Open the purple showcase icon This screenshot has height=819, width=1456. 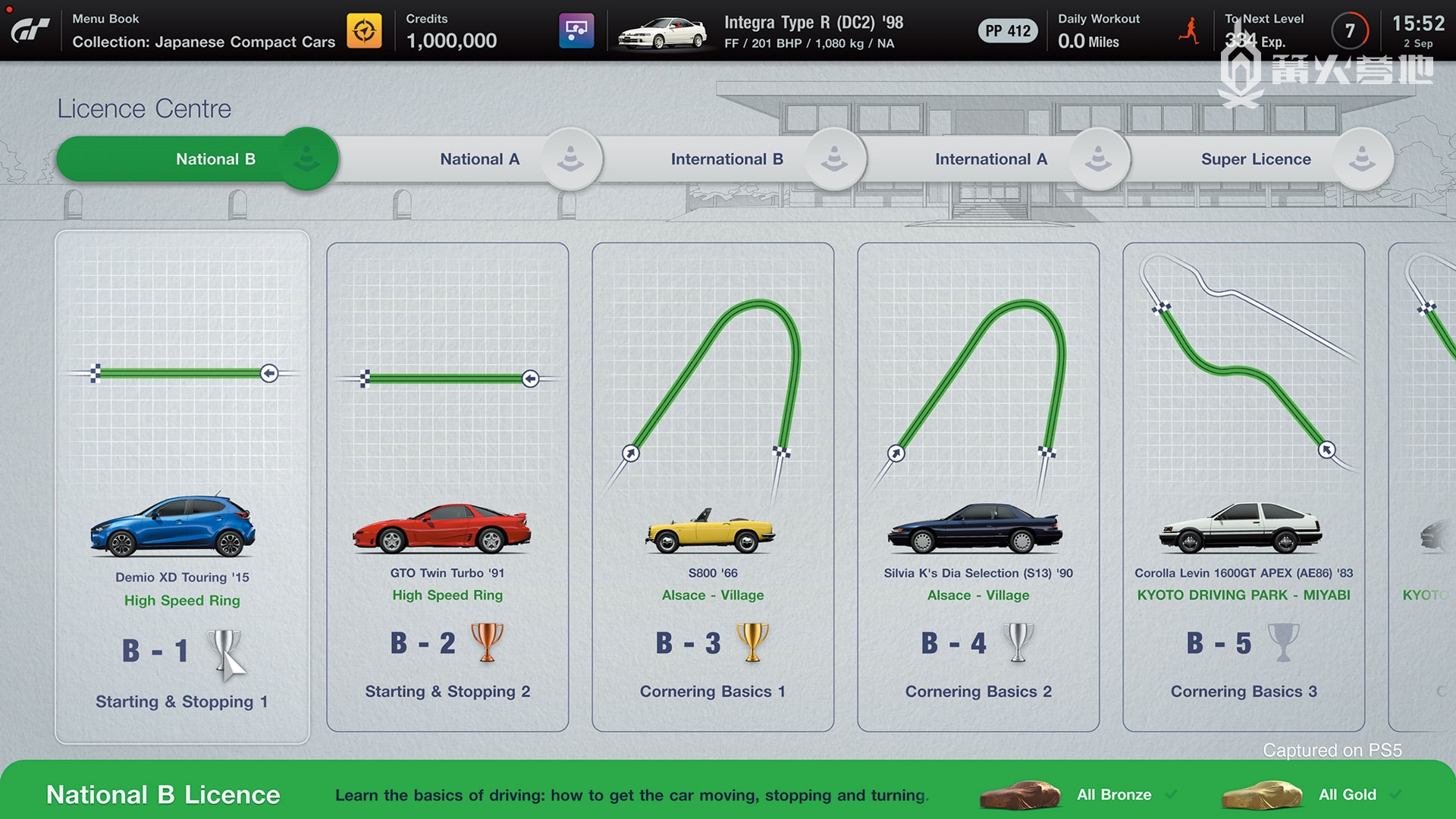576,31
